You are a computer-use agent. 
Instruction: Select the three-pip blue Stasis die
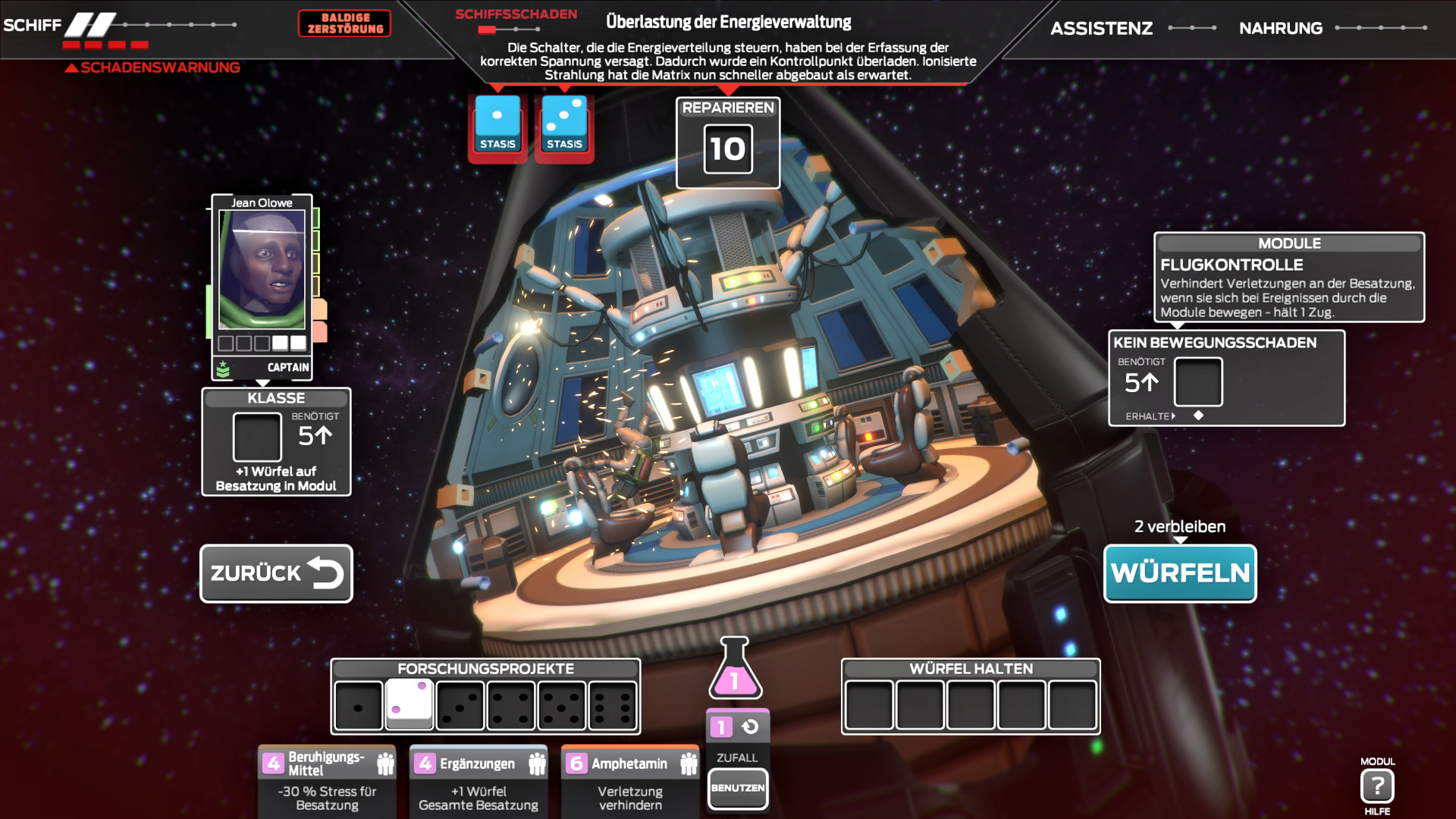coord(564,124)
